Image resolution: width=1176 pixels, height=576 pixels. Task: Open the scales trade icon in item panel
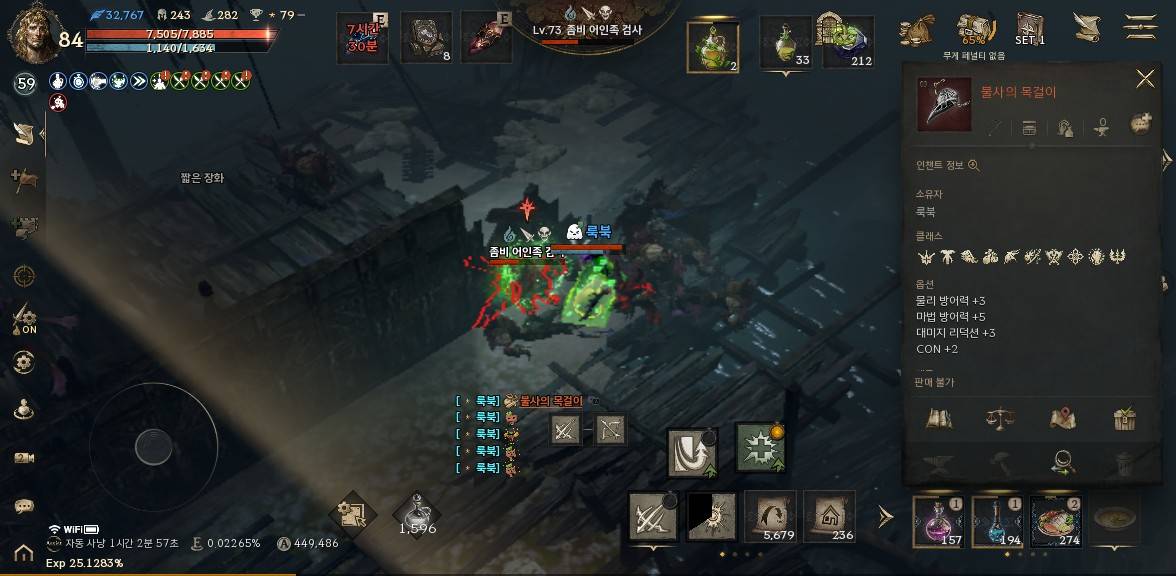click(x=999, y=418)
